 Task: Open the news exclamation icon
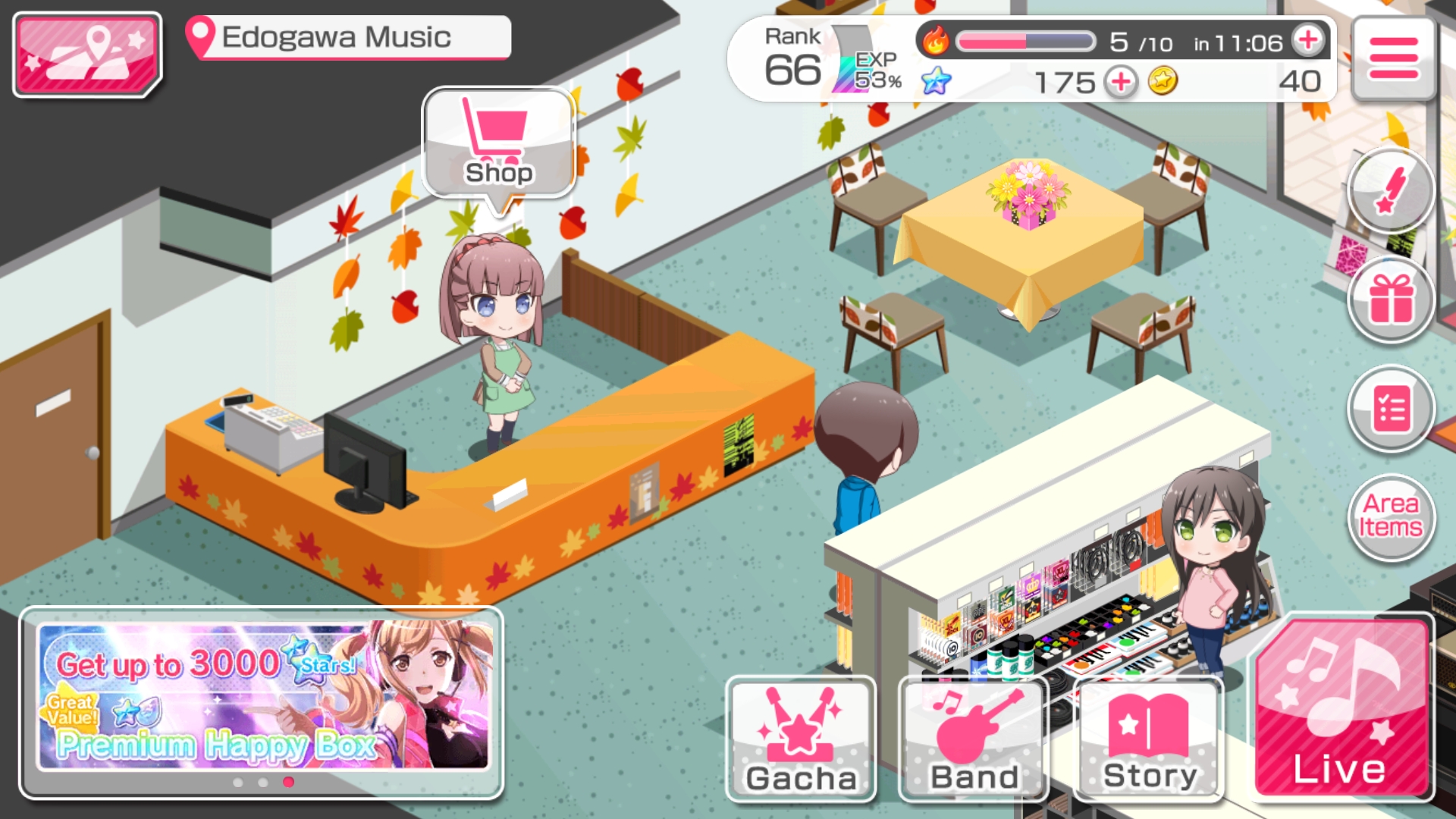pos(1390,191)
